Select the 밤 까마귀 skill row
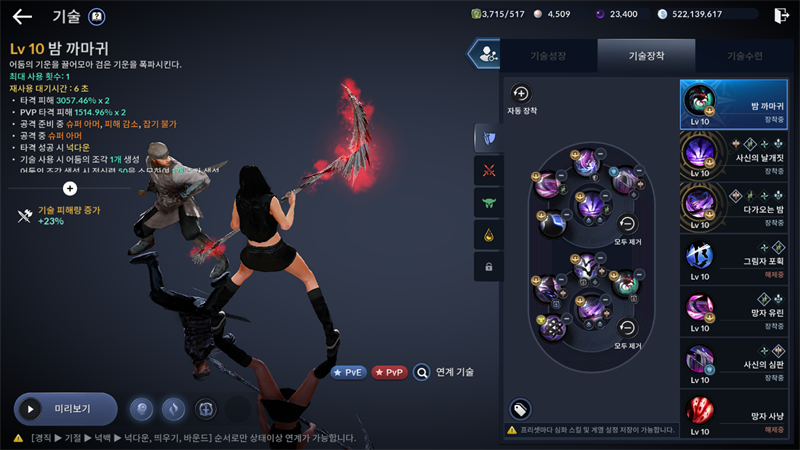This screenshot has width=800, height=450. (738, 105)
